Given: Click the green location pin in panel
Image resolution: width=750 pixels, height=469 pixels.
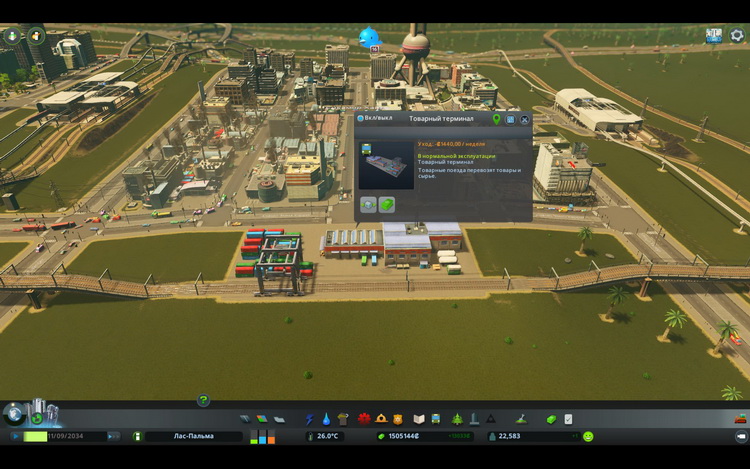Looking at the screenshot, I should click(496, 118).
